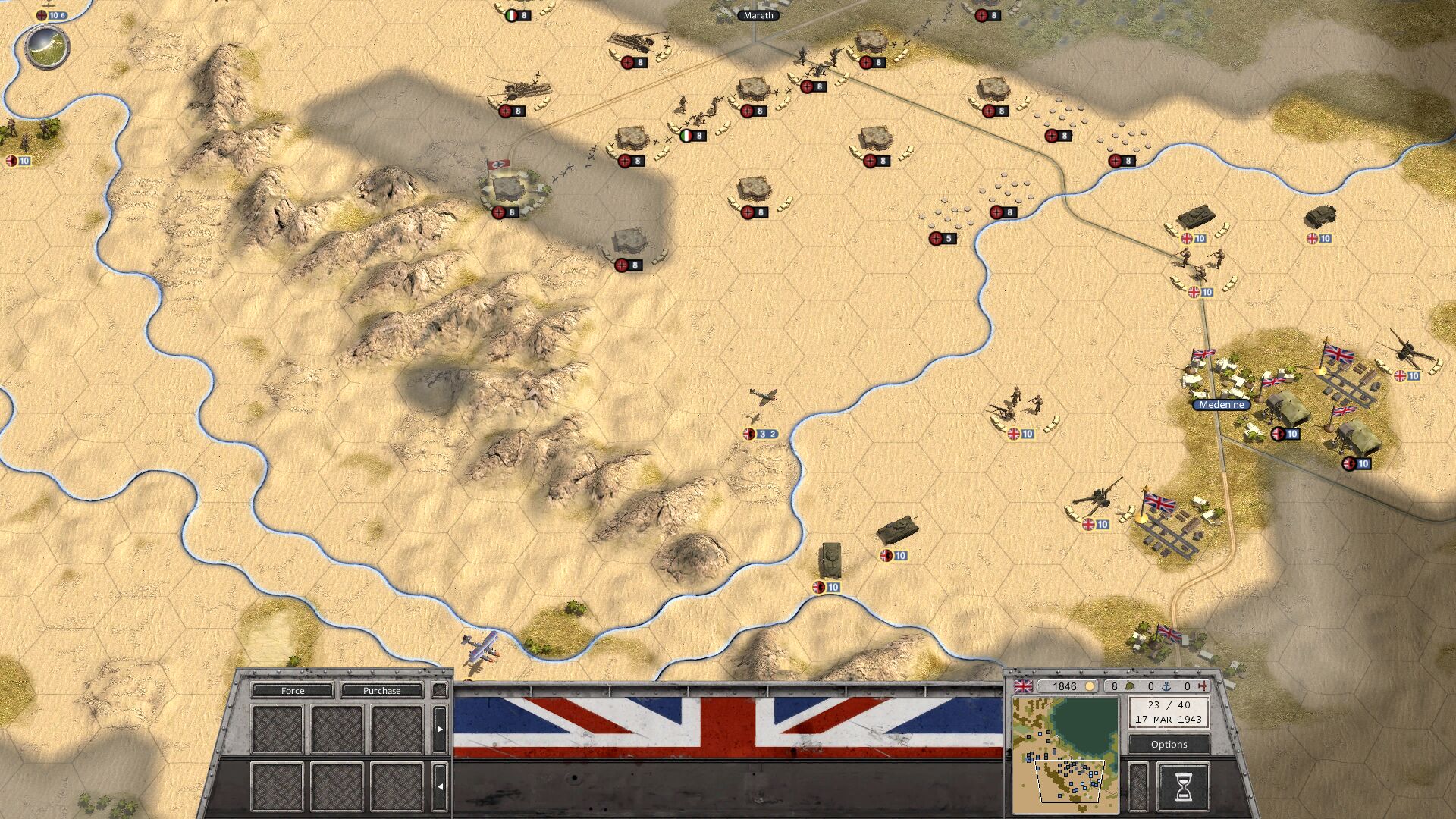Open the Purchase tab
Viewport: 1456px width, 819px height.
point(382,691)
